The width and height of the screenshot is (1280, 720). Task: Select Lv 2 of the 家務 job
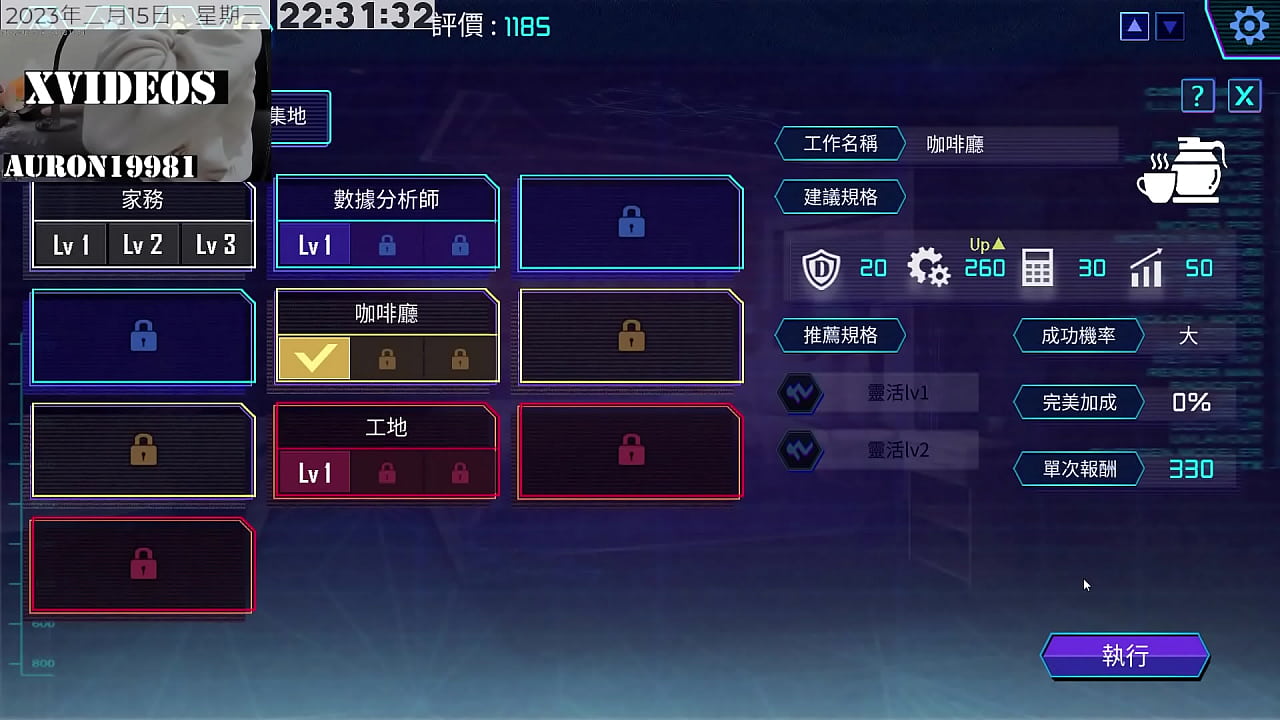143,243
